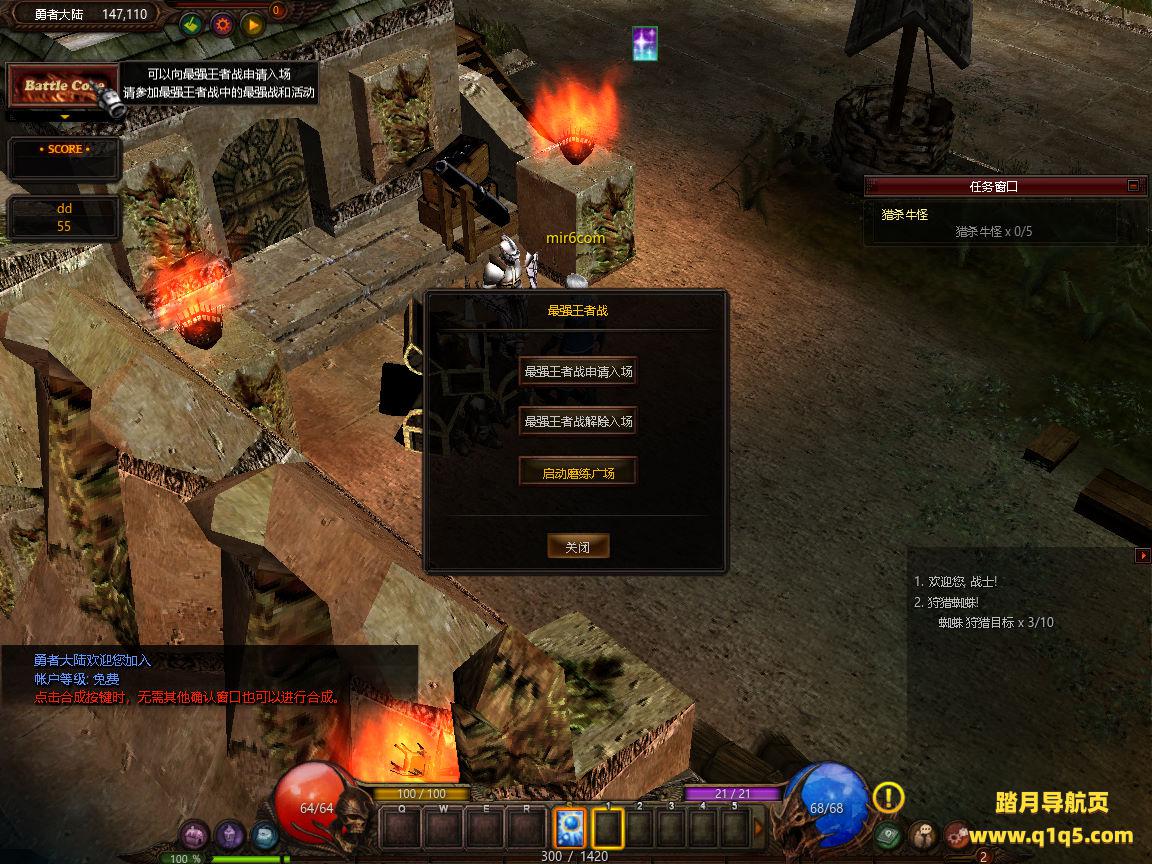Click the yellow play arrow icon

click(x=252, y=25)
